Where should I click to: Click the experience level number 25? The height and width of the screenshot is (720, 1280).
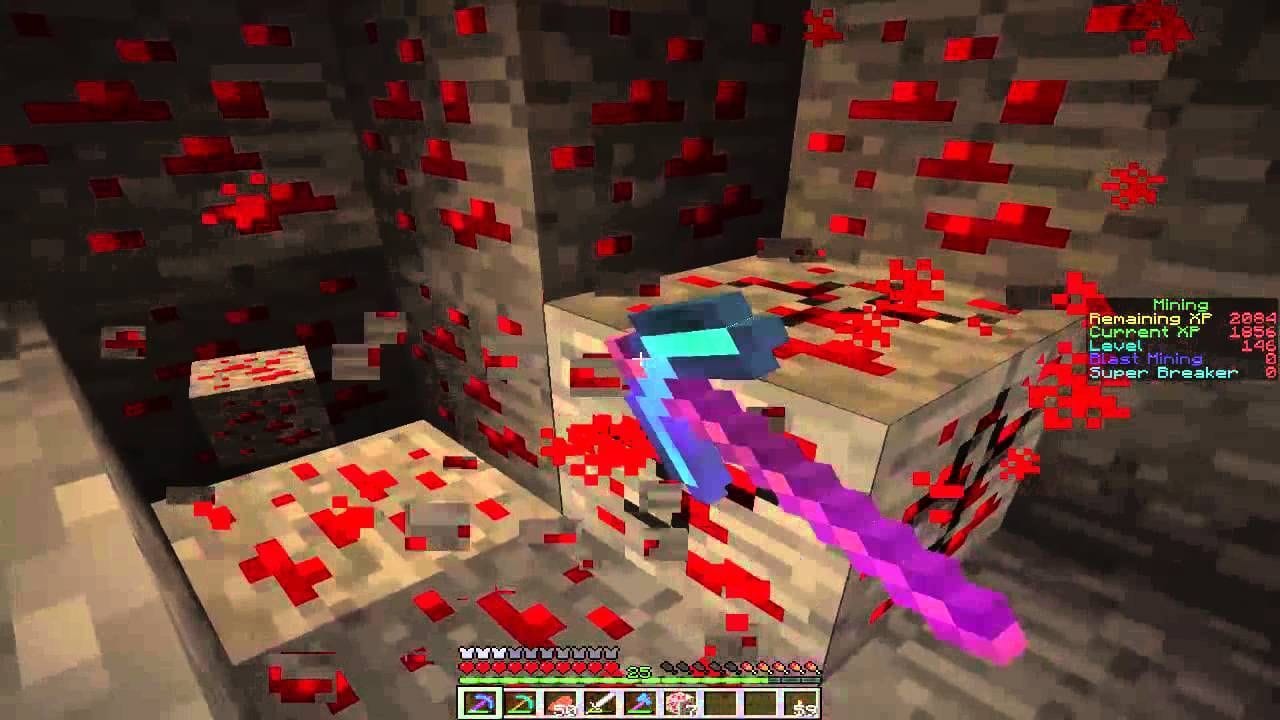point(638,670)
